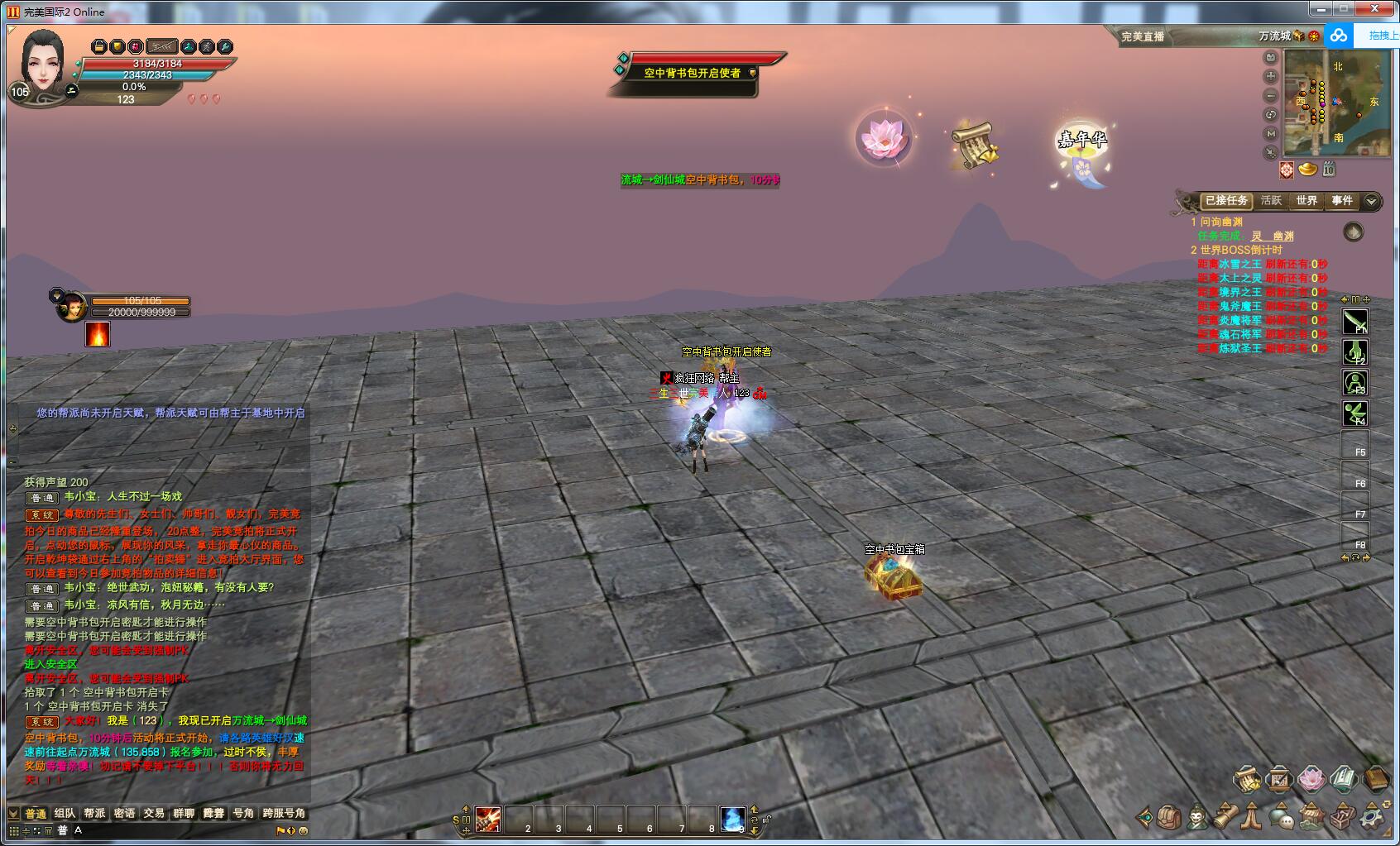Select the pet portrait frame
Screen dimensions: 1400x846
(x=72, y=307)
